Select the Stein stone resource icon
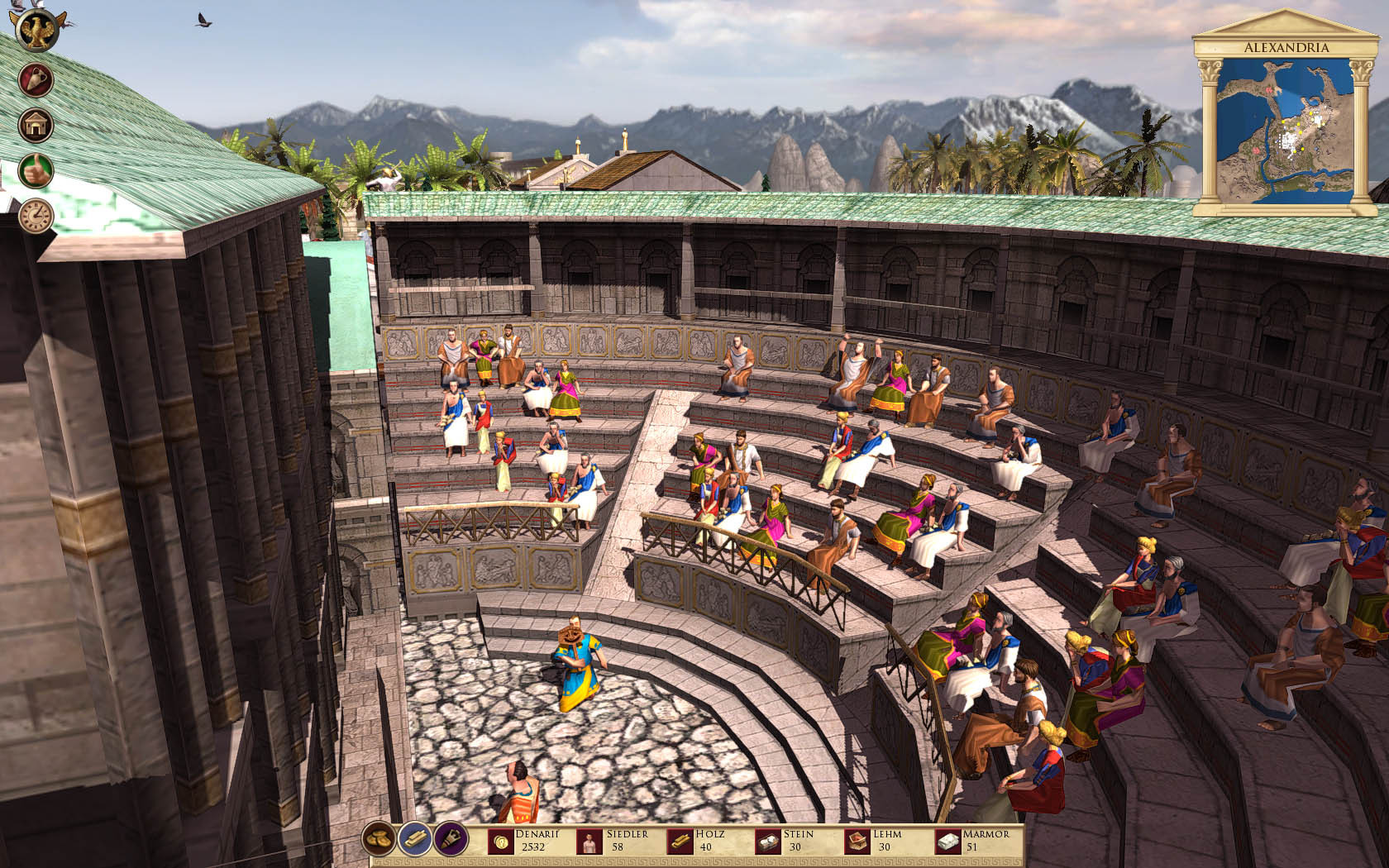 coord(770,842)
